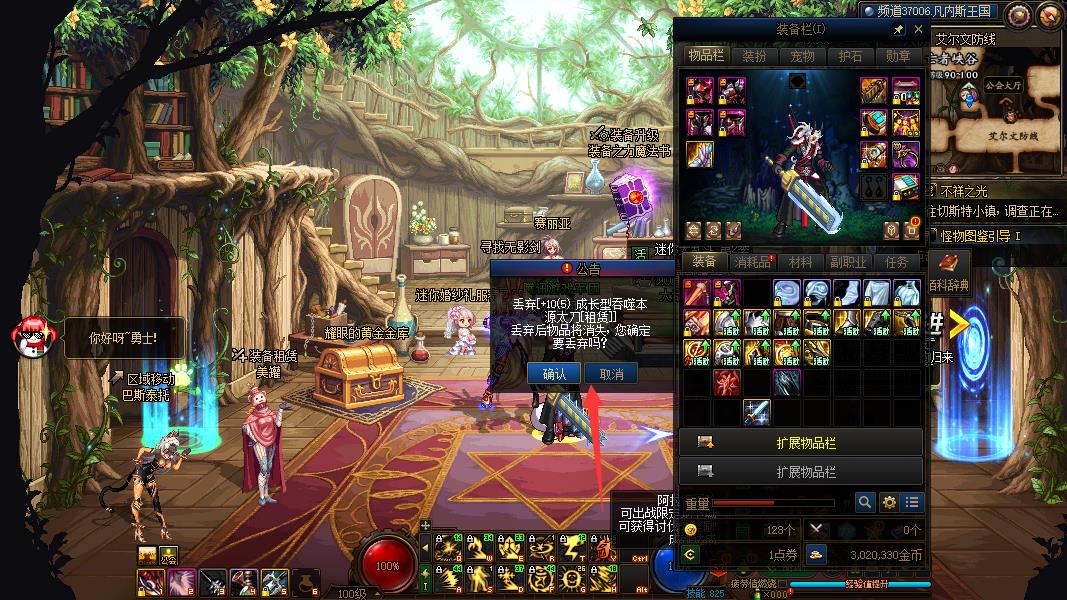View the 副职业 sub-profession tab
Screen dimensions: 1067x600
pos(849,262)
